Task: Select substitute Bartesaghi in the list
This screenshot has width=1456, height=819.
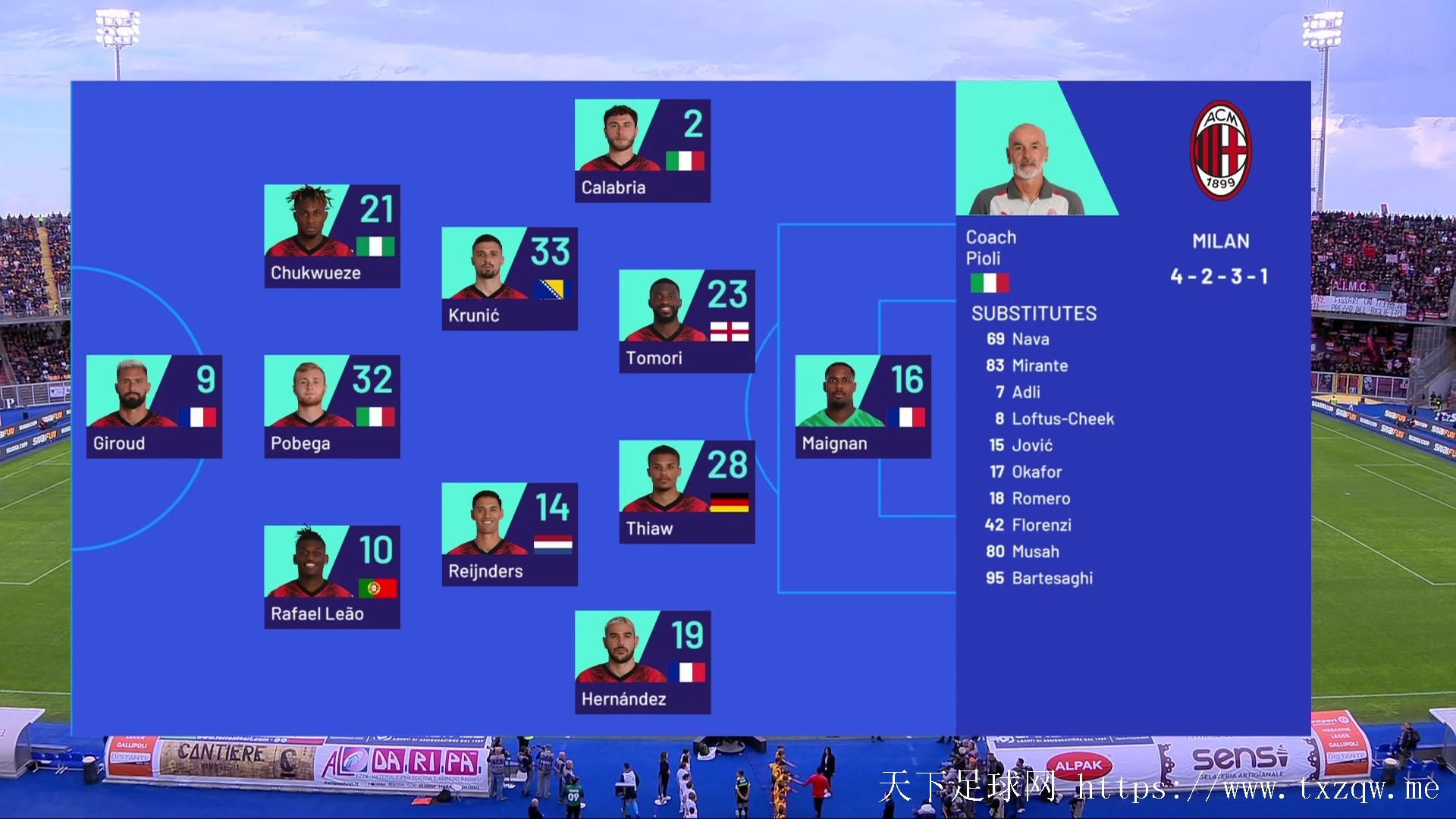Action: click(1051, 579)
